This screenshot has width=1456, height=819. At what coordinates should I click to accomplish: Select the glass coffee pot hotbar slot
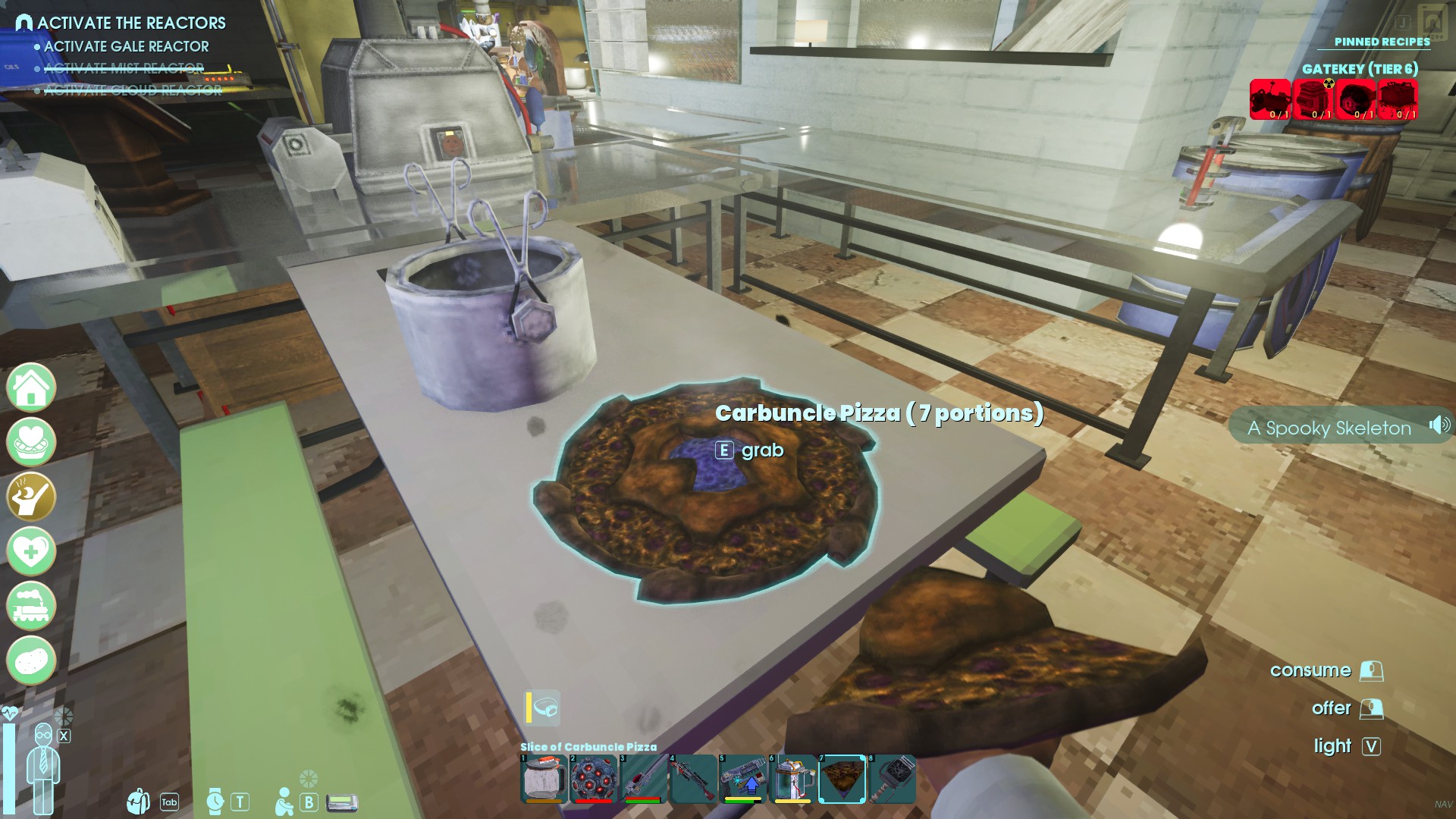pyautogui.click(x=543, y=779)
